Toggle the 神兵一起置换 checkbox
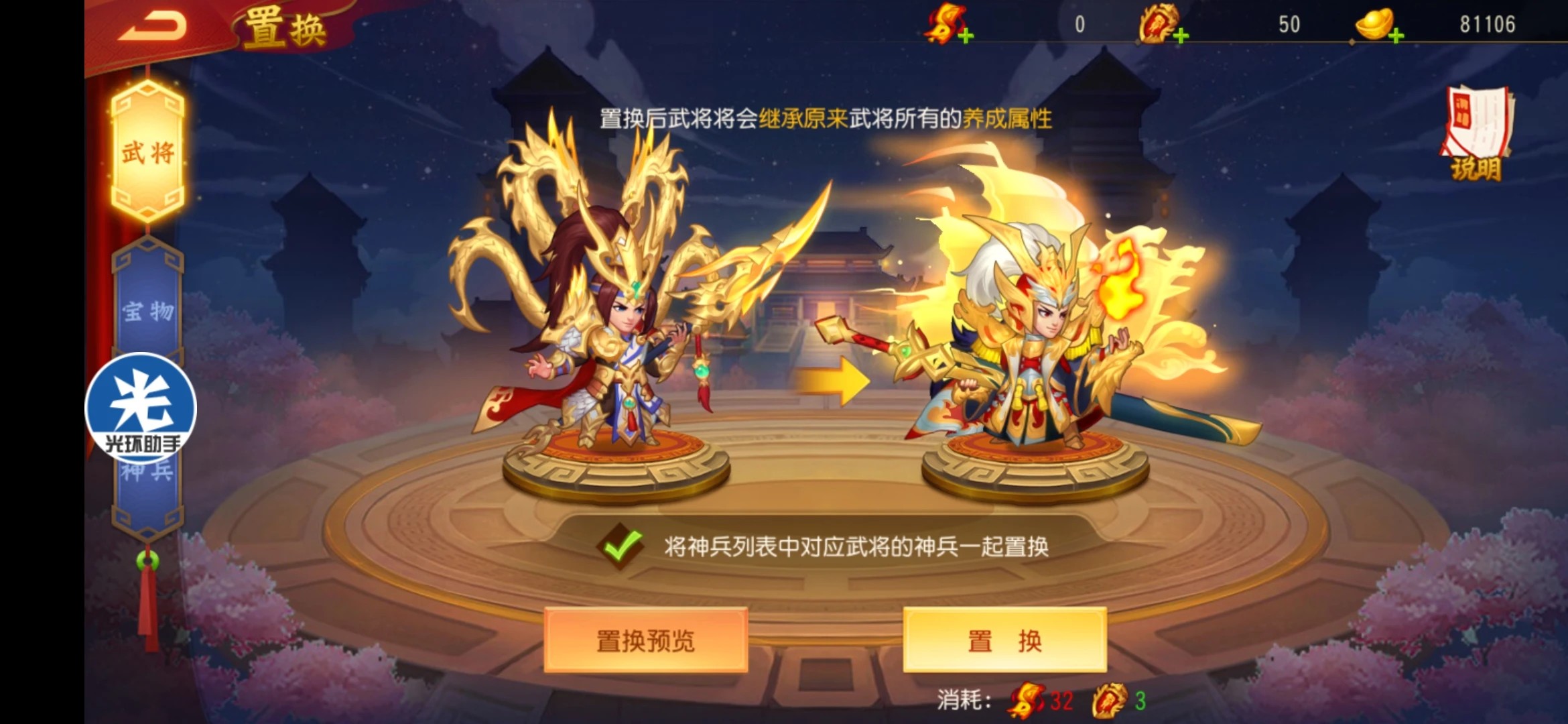Viewport: 1568px width, 724px height. point(620,546)
